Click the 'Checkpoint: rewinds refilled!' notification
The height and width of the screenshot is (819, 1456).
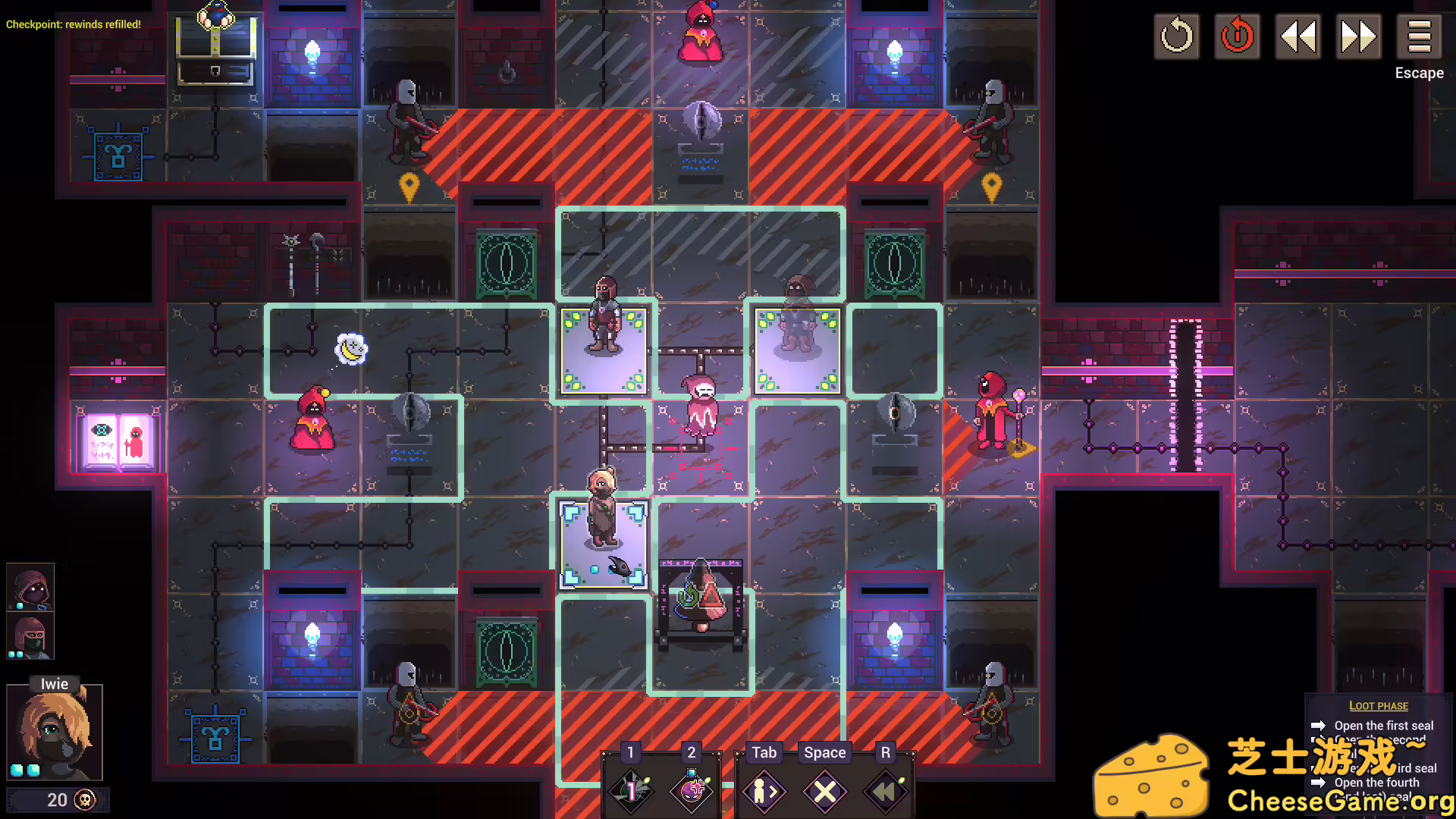(x=72, y=24)
